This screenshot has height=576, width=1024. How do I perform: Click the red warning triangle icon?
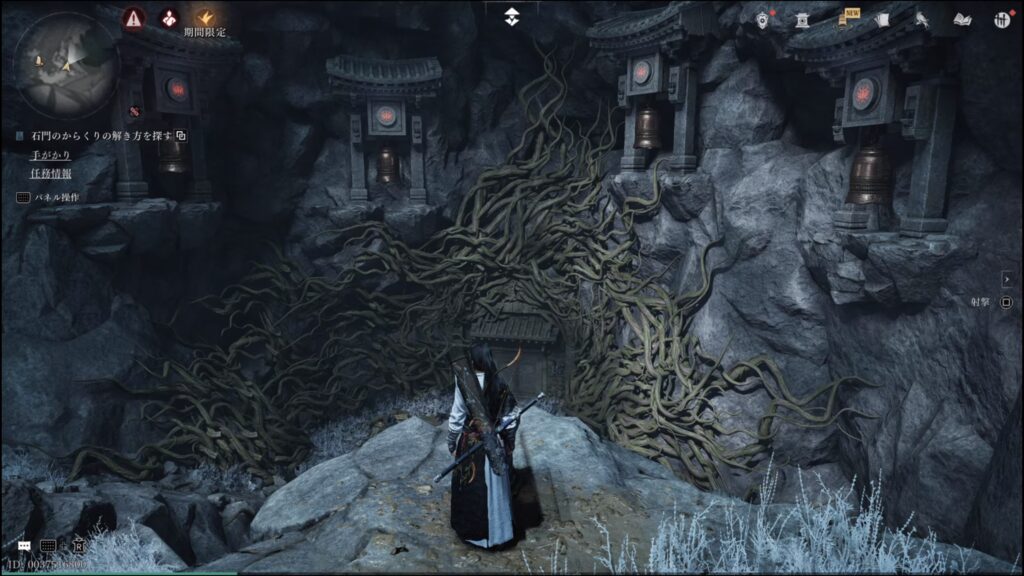(x=133, y=17)
